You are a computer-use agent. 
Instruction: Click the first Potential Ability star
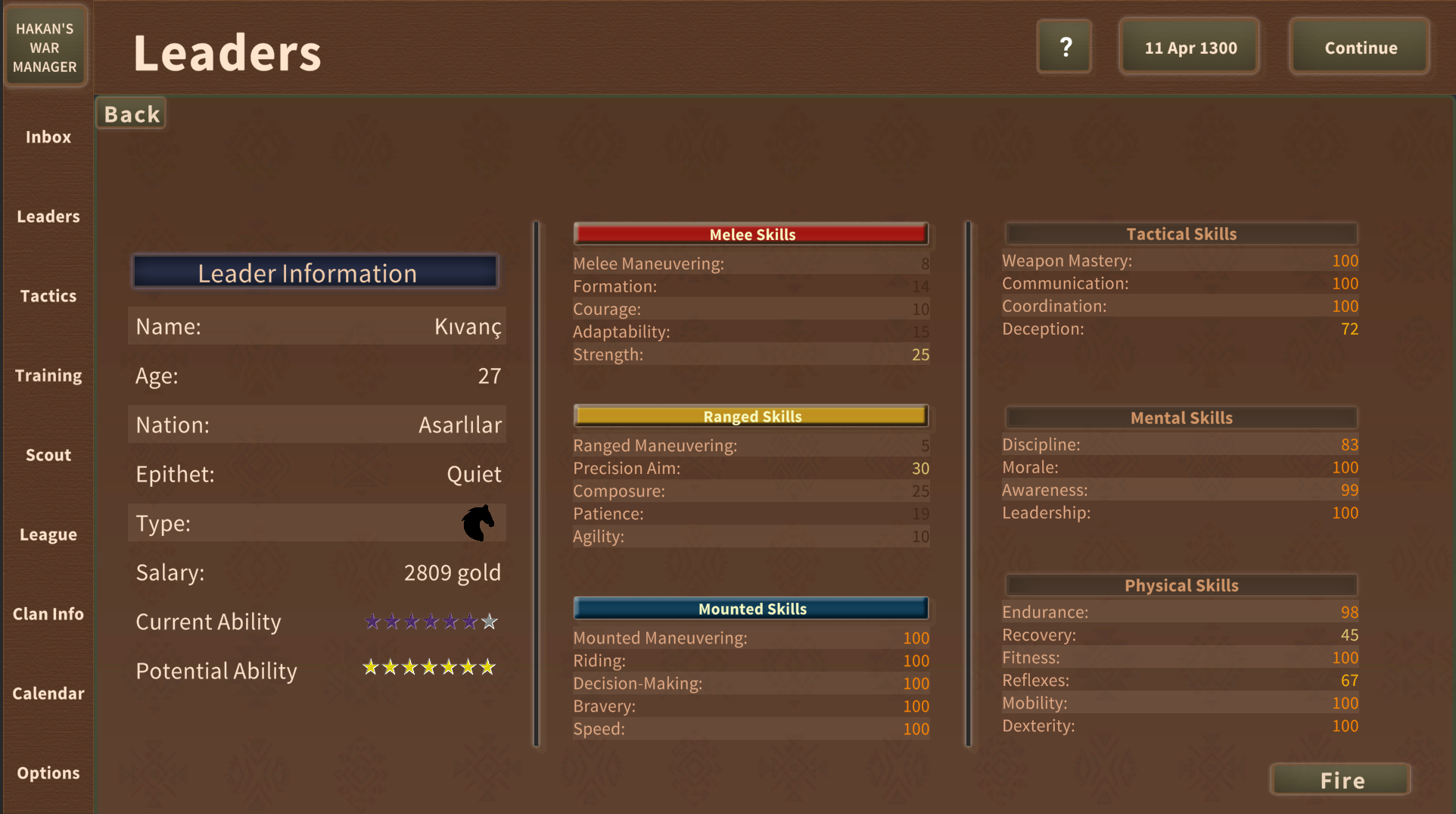[371, 668]
